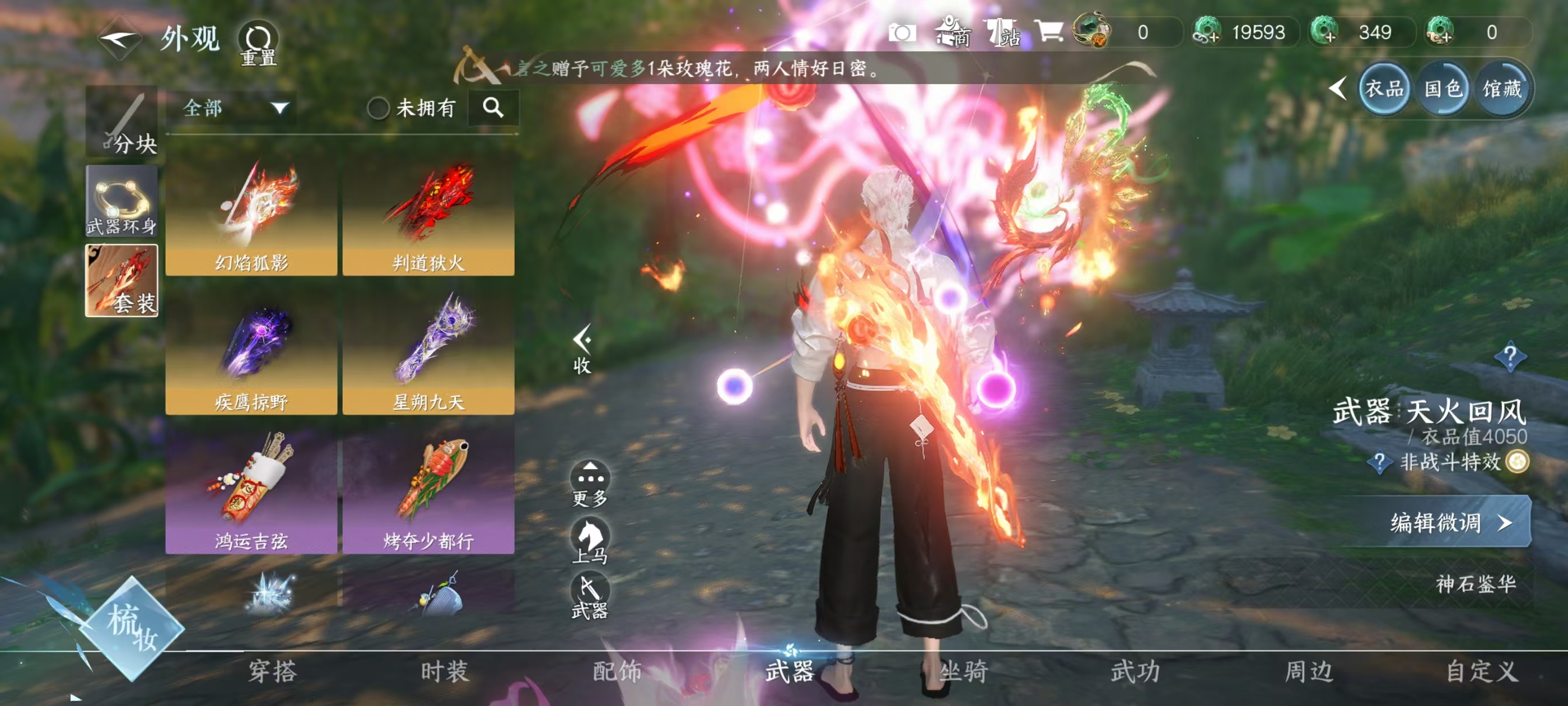Reset appearance with the 重置 button

pos(258,43)
